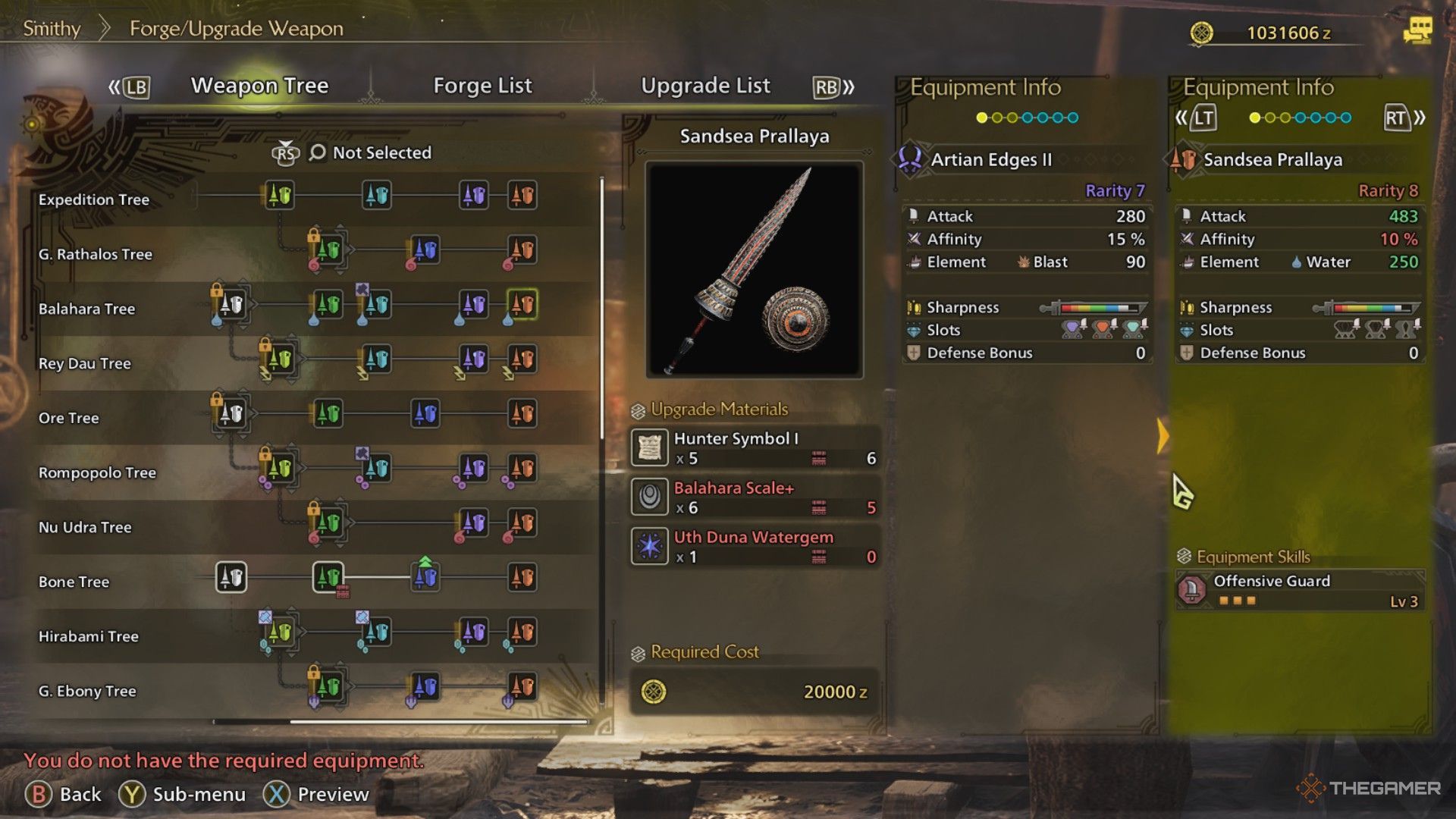The height and width of the screenshot is (819, 1456).
Task: Switch to the Upgrade List tab
Action: click(x=705, y=86)
